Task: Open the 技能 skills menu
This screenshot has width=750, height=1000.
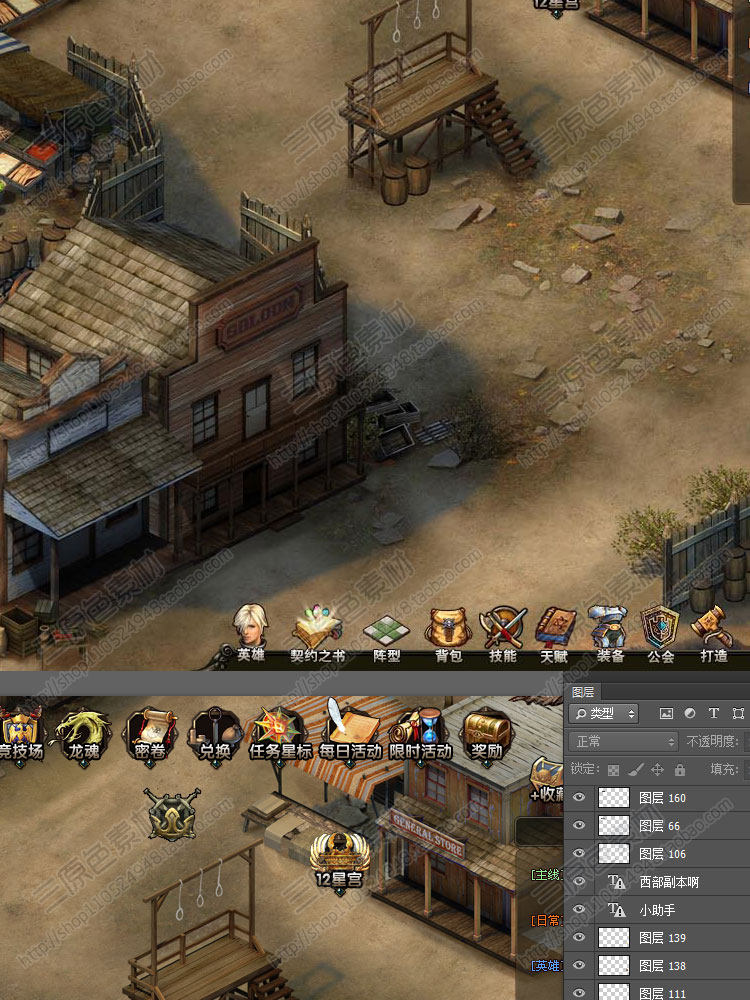Action: (x=502, y=630)
